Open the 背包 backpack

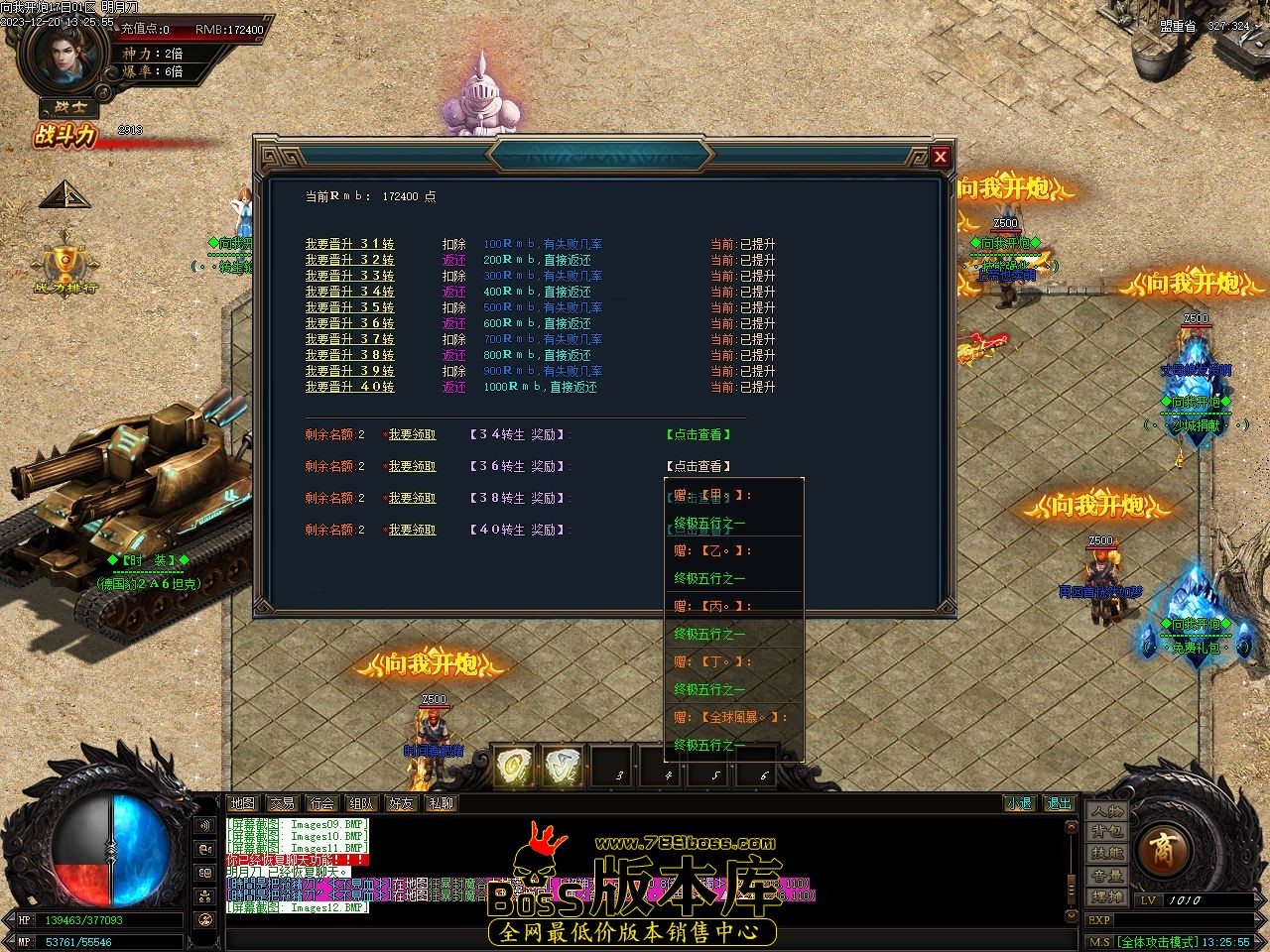coord(1107,832)
